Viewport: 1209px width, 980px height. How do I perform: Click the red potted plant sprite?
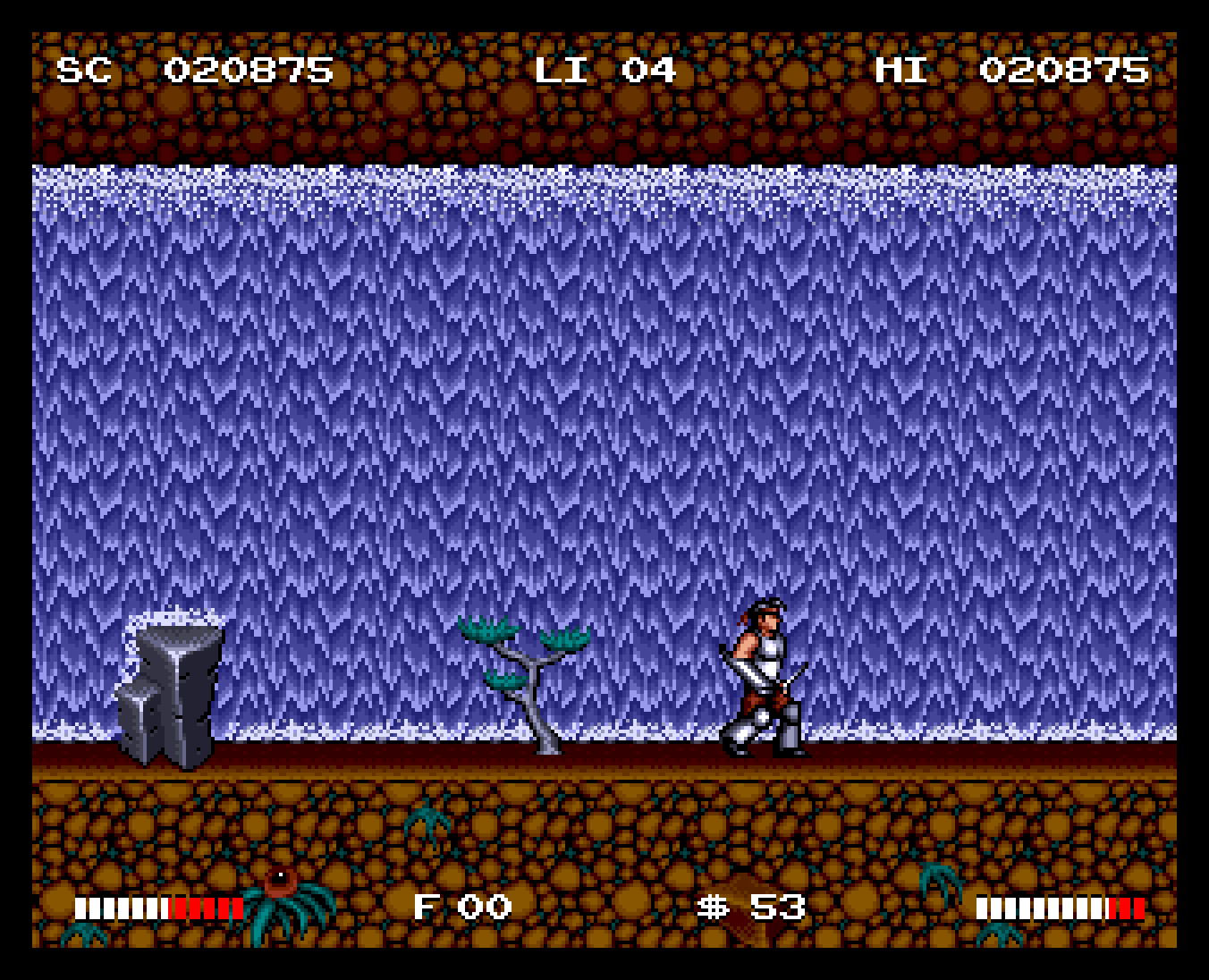280,881
